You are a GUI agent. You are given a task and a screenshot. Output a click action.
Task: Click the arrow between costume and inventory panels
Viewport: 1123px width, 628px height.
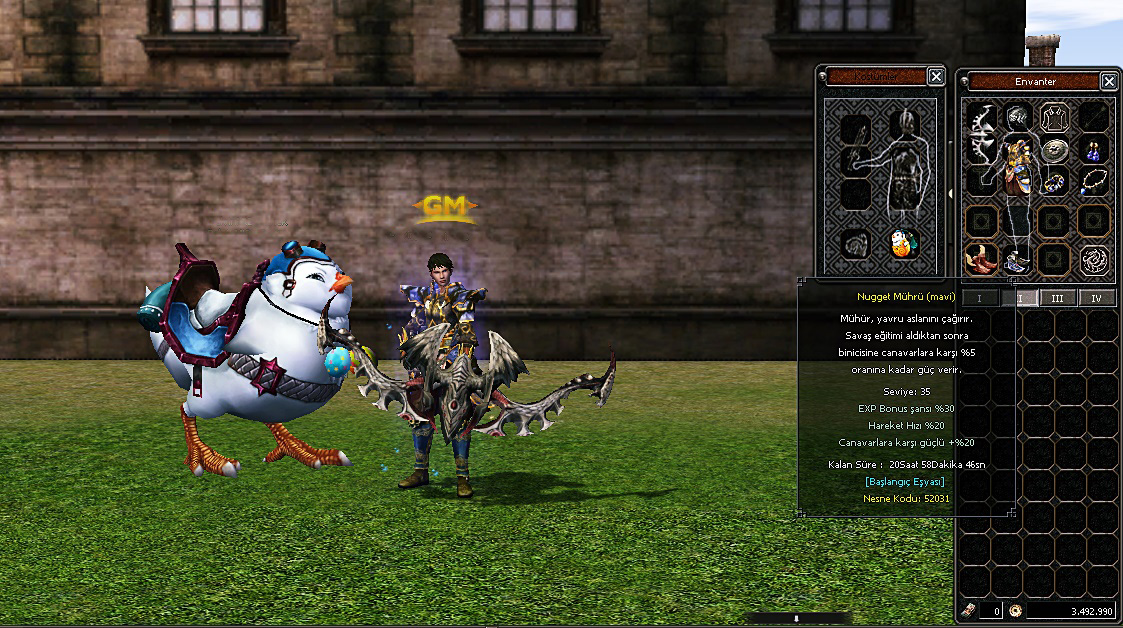click(x=949, y=194)
